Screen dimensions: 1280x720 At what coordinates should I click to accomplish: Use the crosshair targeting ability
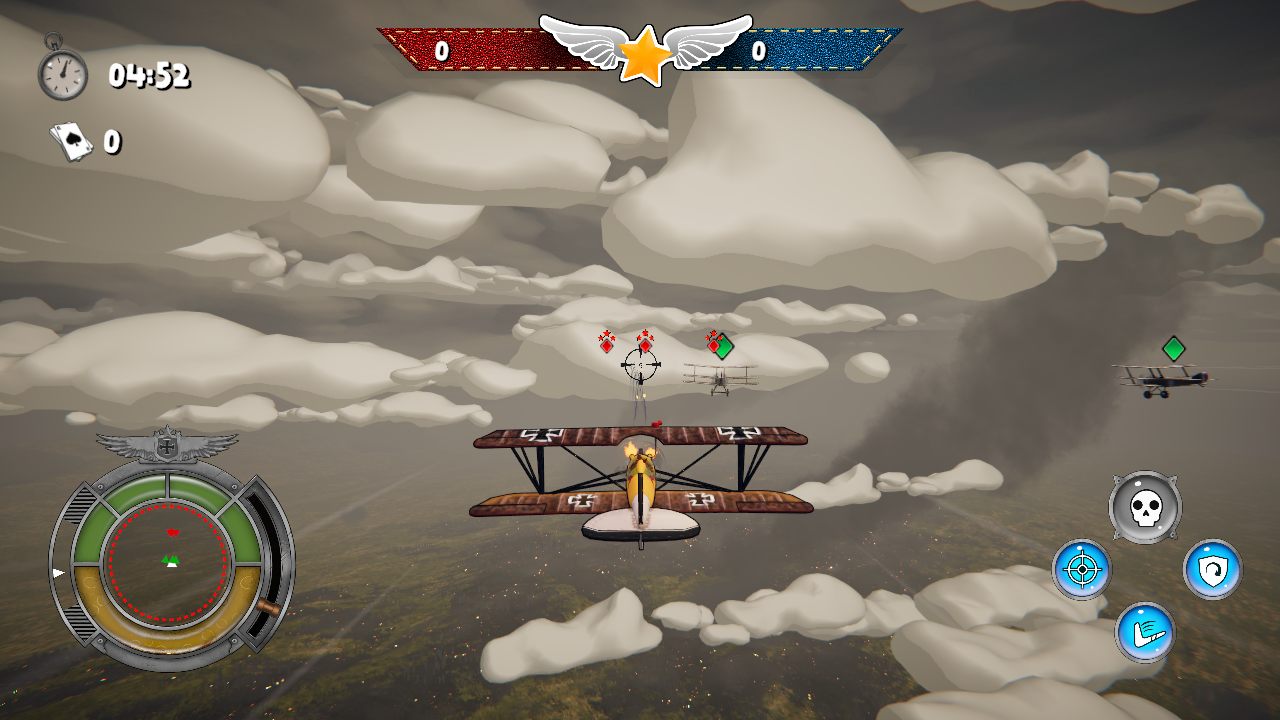(1081, 570)
